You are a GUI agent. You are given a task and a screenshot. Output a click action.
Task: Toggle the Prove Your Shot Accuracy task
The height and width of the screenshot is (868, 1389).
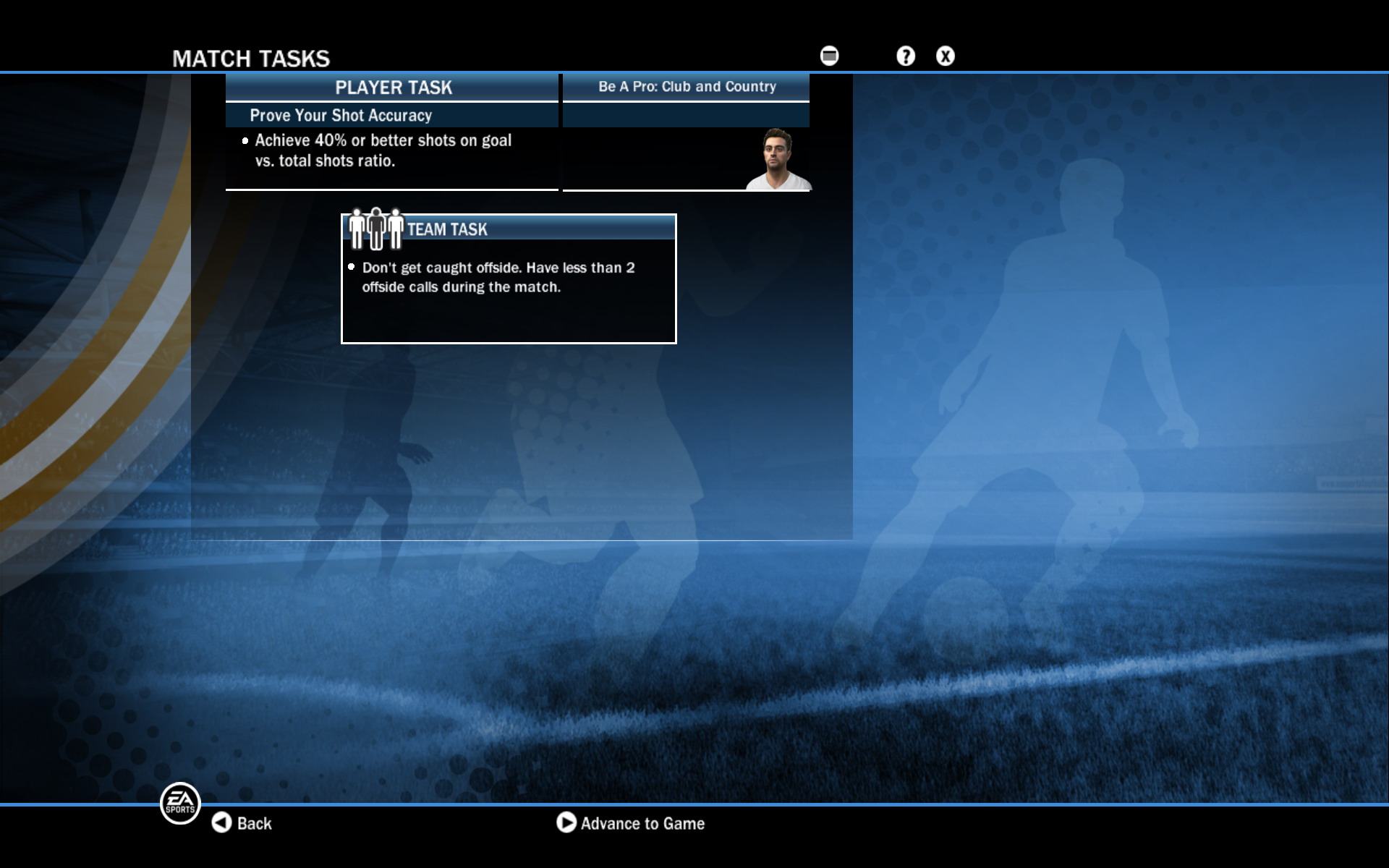pyautogui.click(x=340, y=115)
